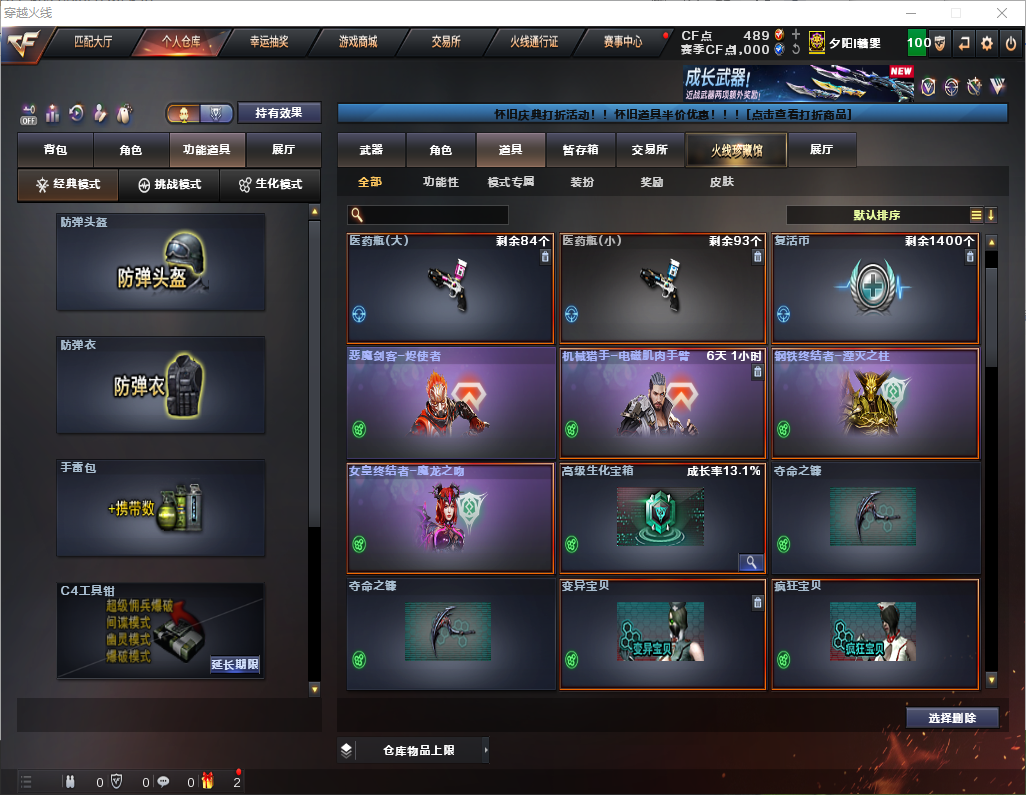Switch to the 背包 backpack tab
1026x795 pixels.
55,150
